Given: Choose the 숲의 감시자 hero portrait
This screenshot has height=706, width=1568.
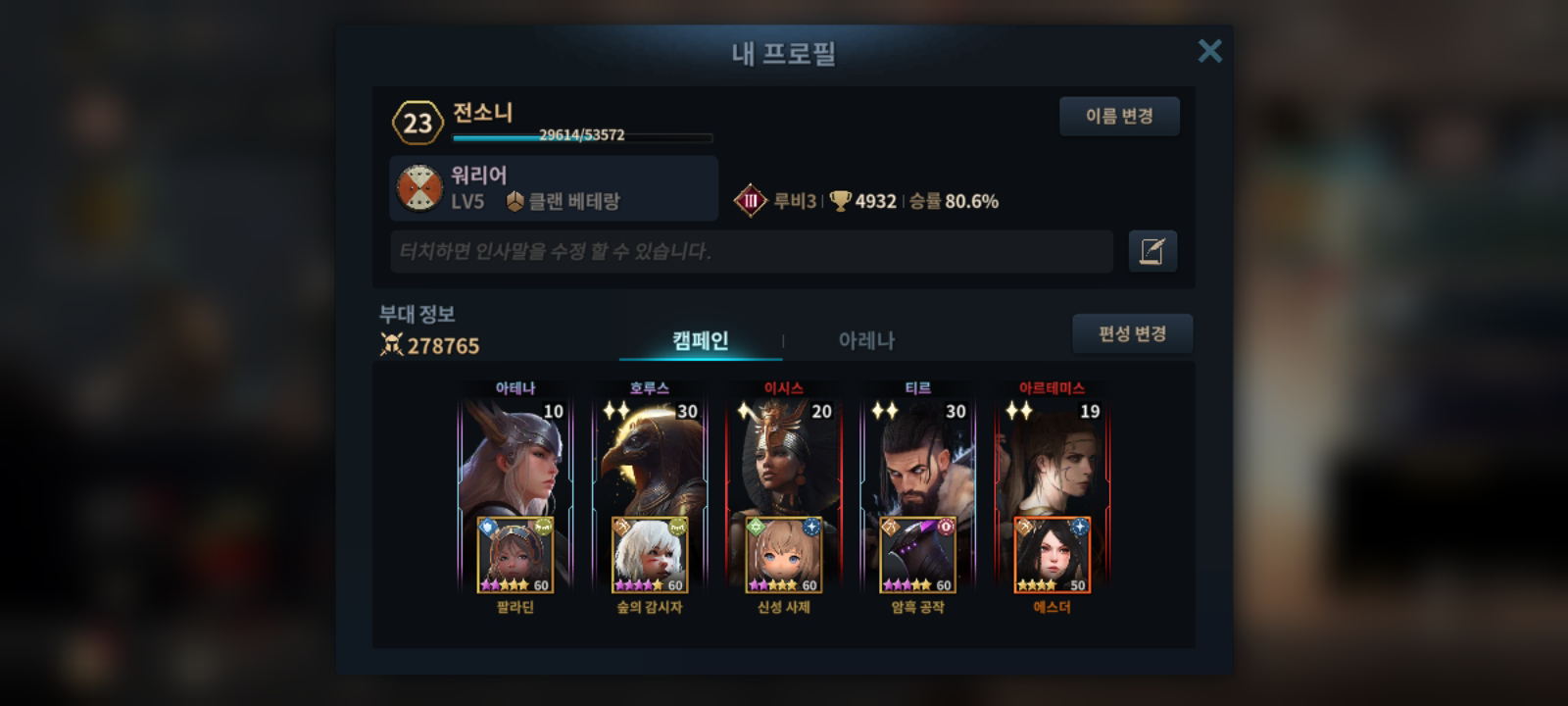Looking at the screenshot, I should point(650,556).
